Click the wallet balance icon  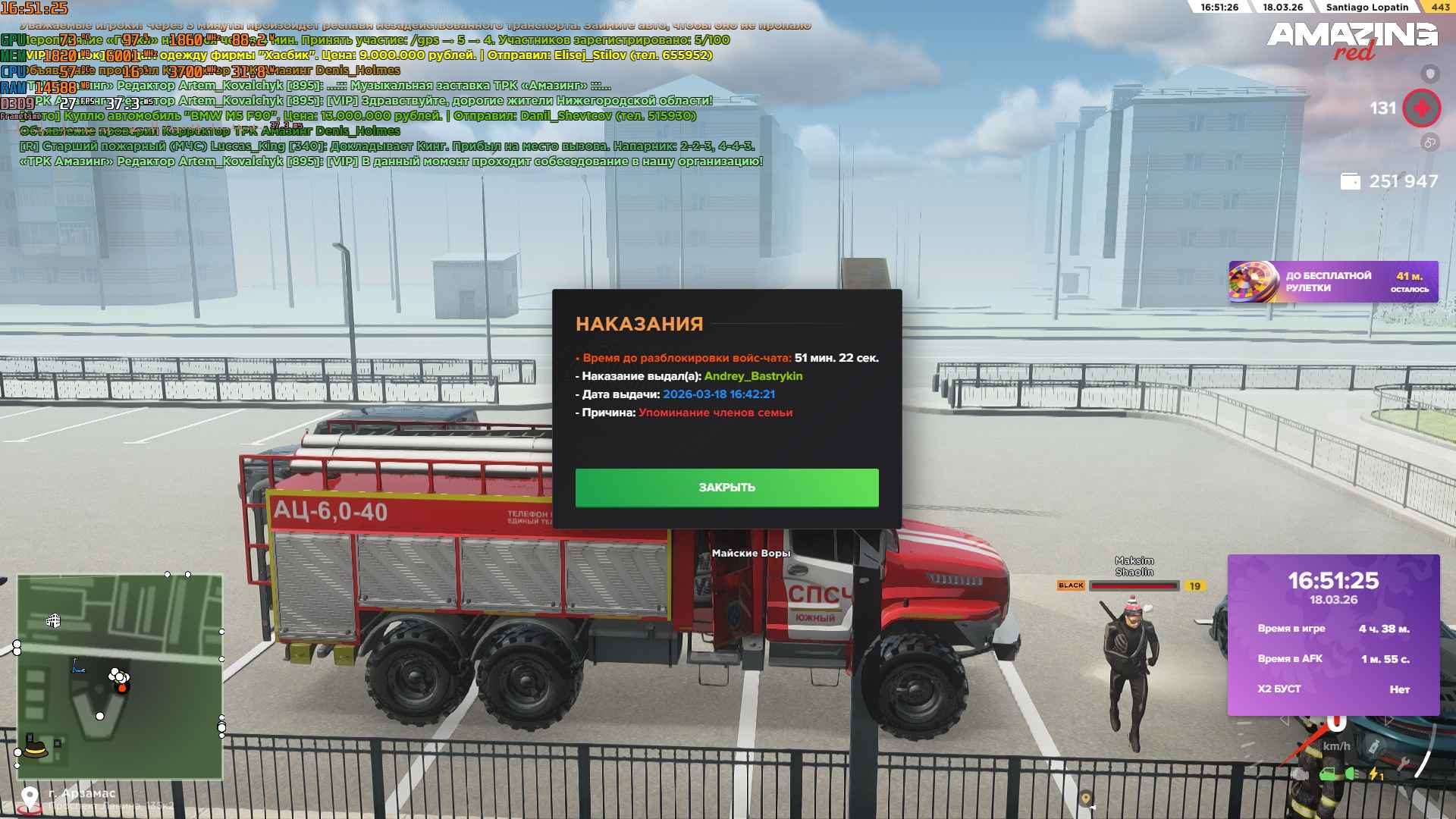tap(1351, 181)
